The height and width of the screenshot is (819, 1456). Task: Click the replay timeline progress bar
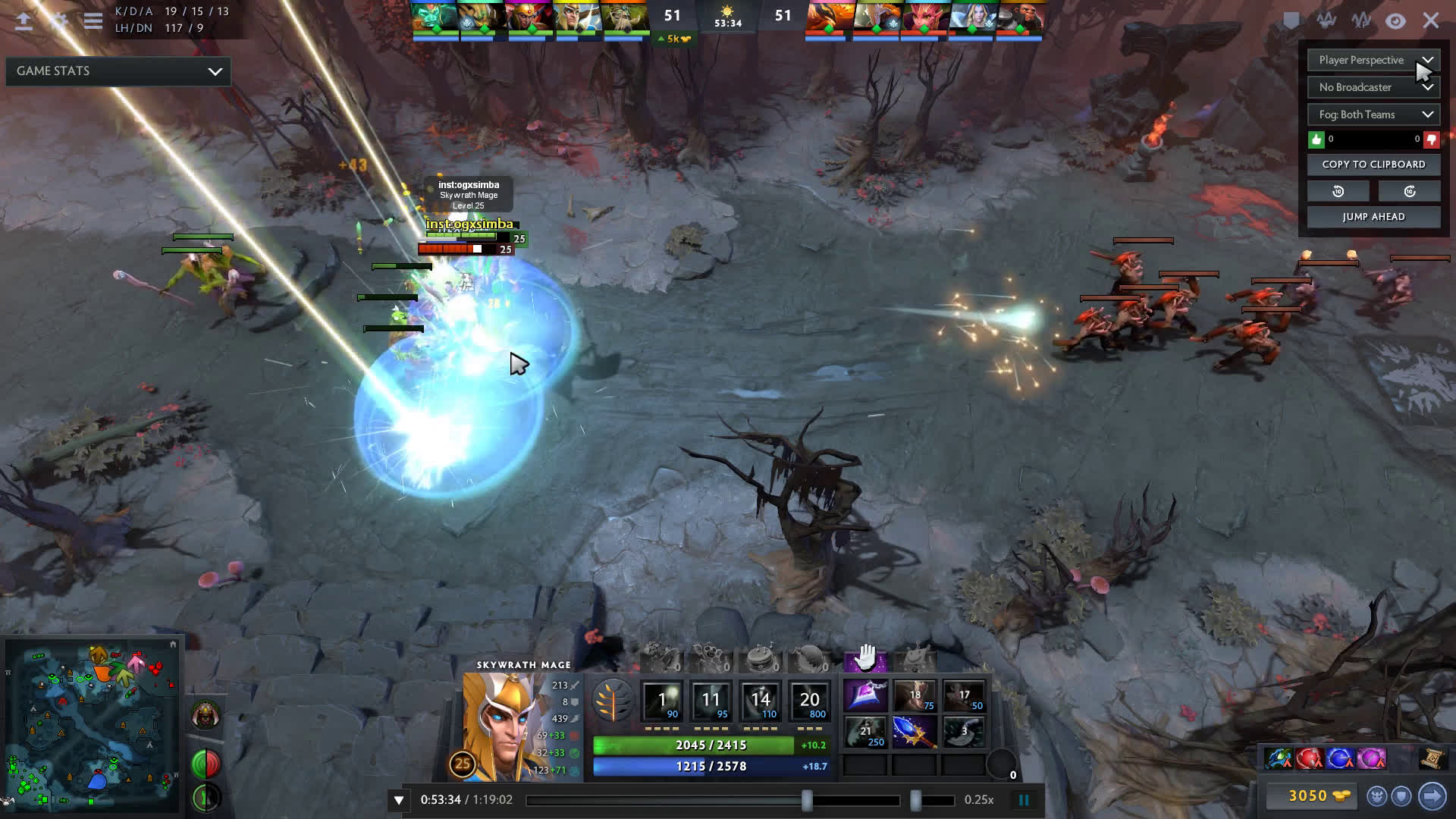[713, 800]
